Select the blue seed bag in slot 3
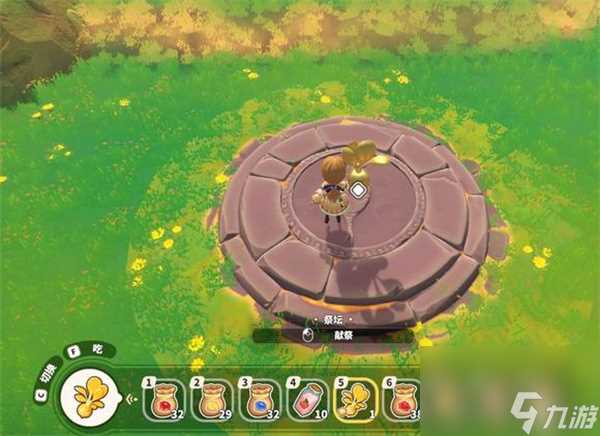 click(261, 401)
